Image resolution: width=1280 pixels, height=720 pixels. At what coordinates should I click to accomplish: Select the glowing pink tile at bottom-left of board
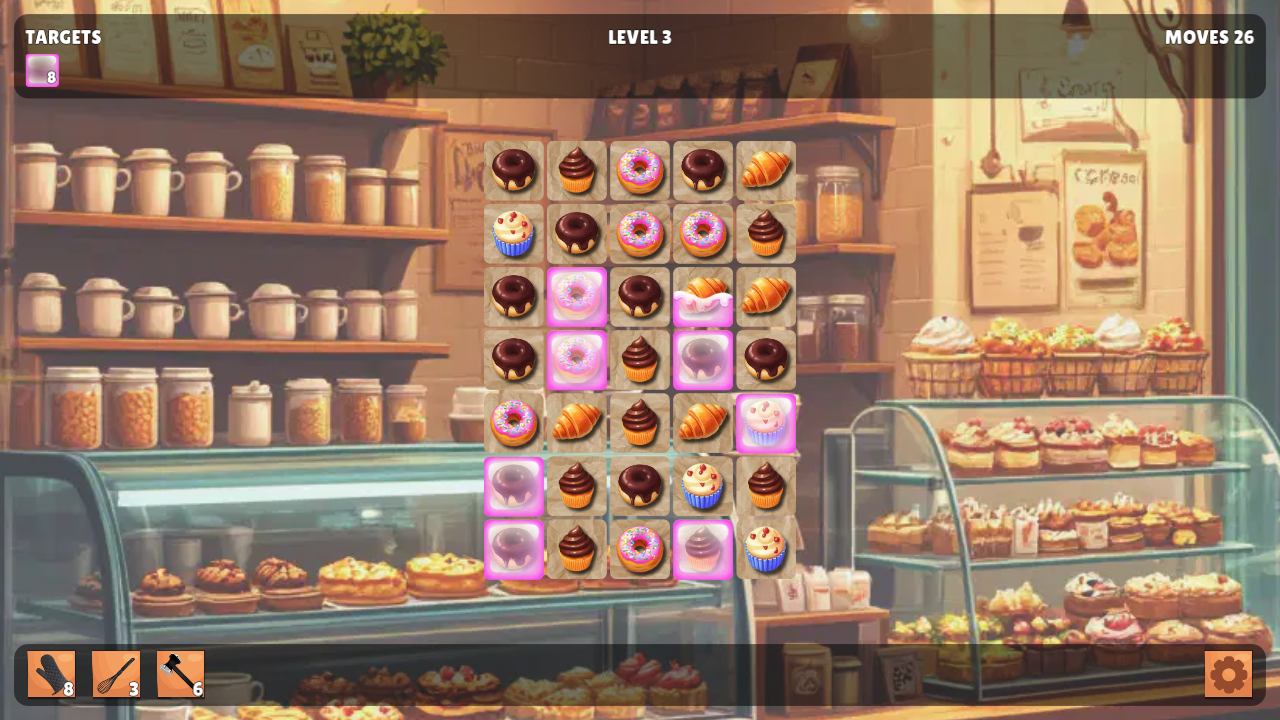(x=513, y=548)
